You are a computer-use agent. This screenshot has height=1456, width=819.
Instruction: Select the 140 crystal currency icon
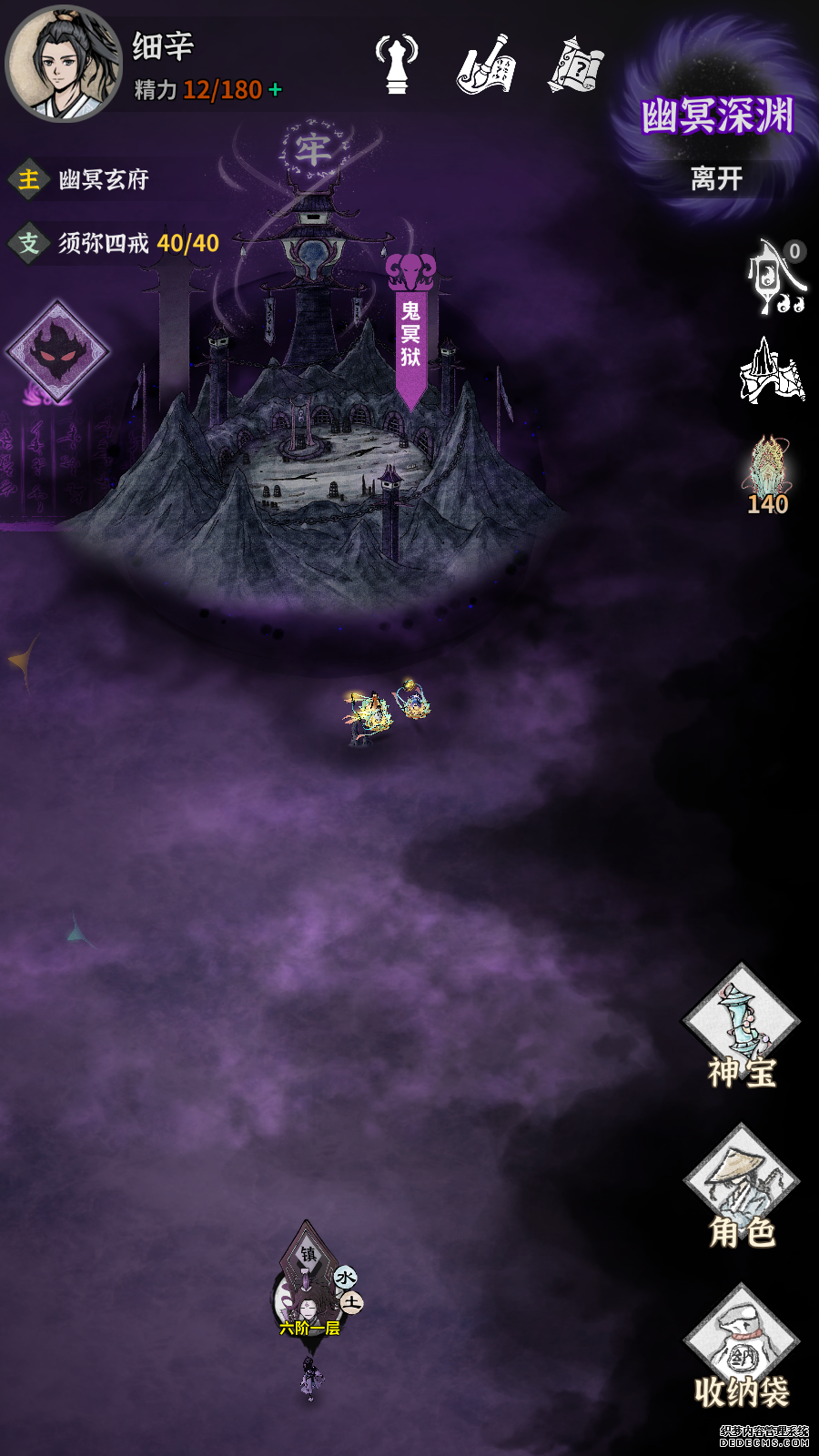coord(769,473)
